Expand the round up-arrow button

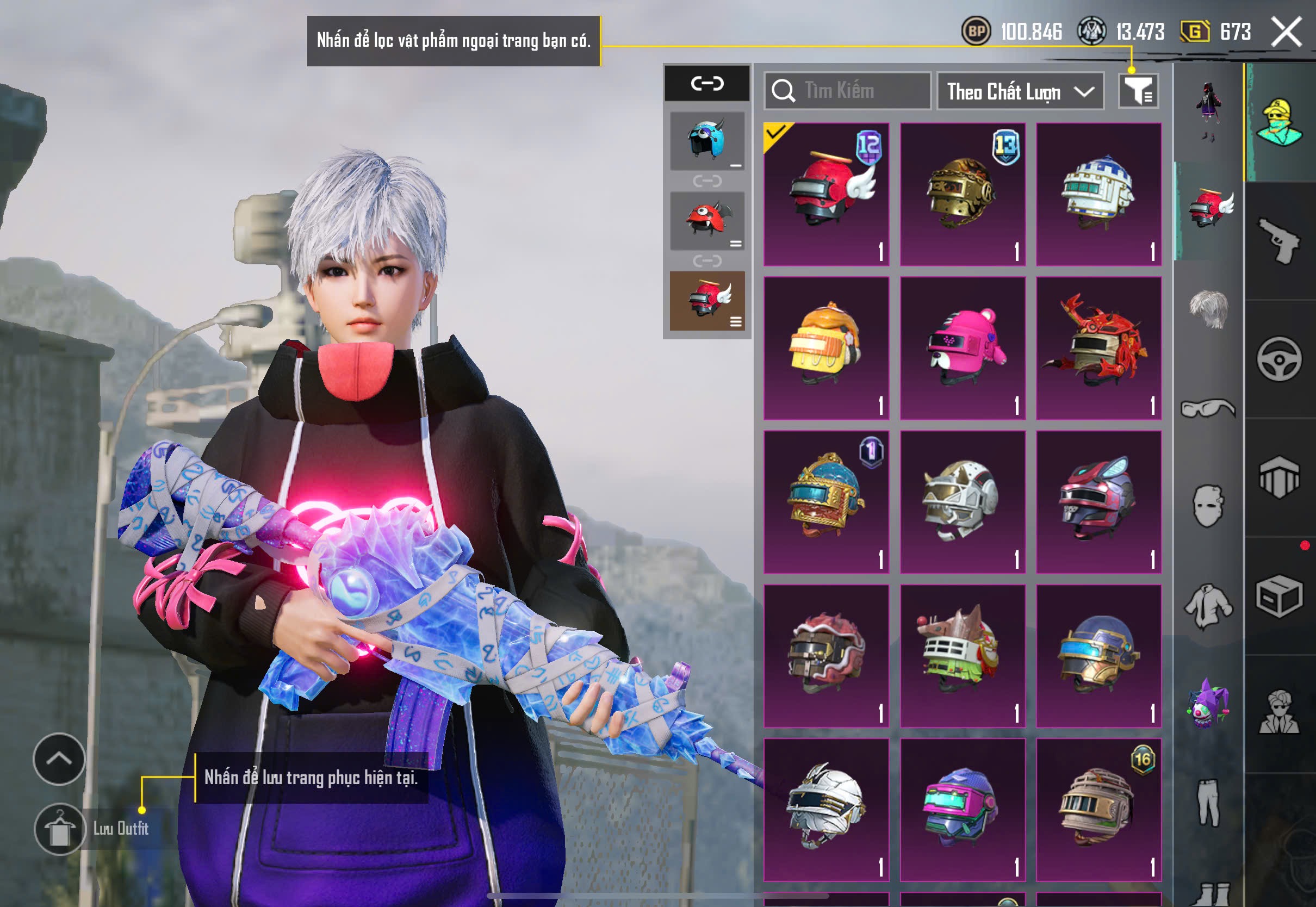pos(59,759)
